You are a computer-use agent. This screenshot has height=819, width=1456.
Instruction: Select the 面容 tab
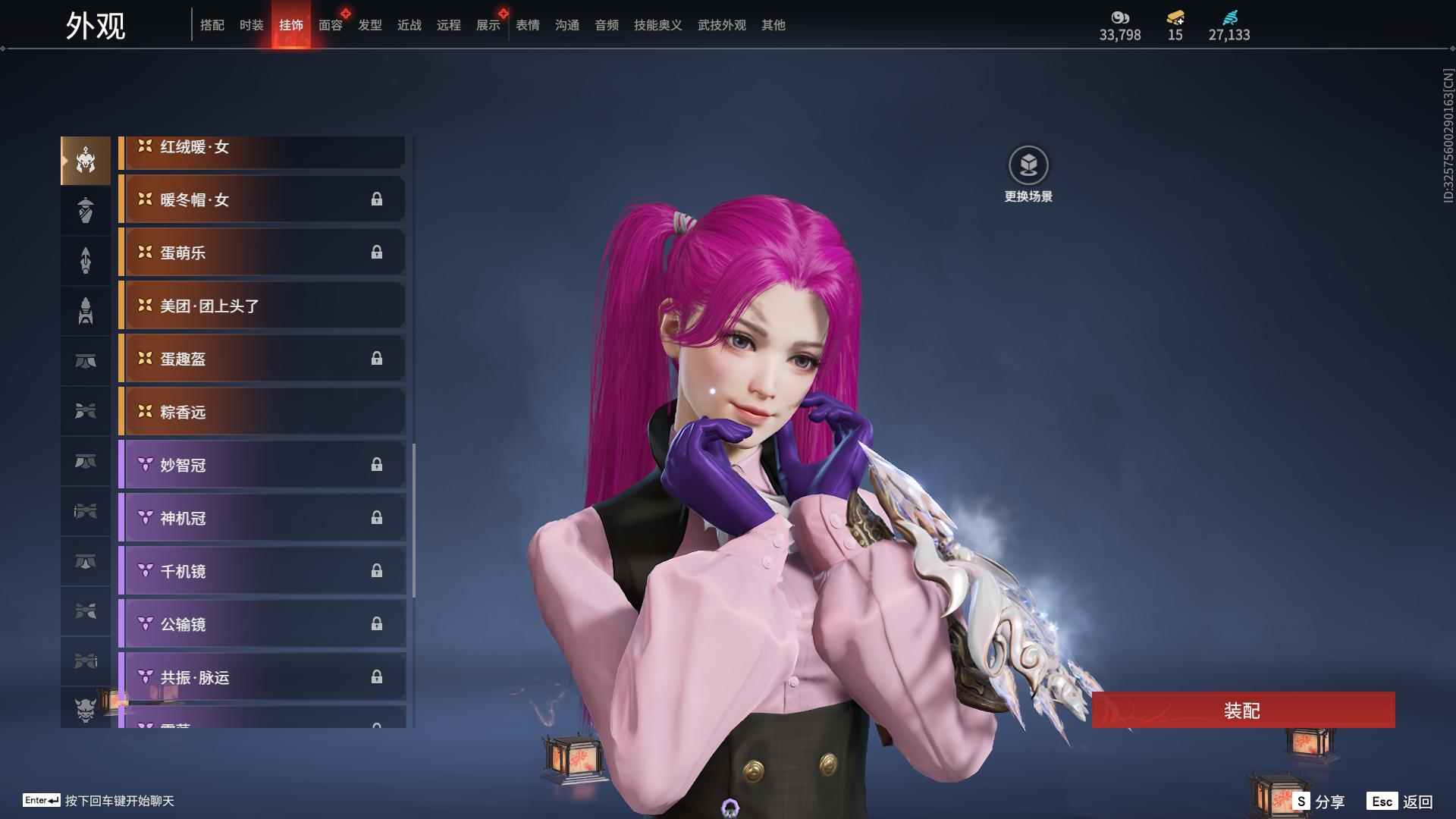[x=330, y=25]
